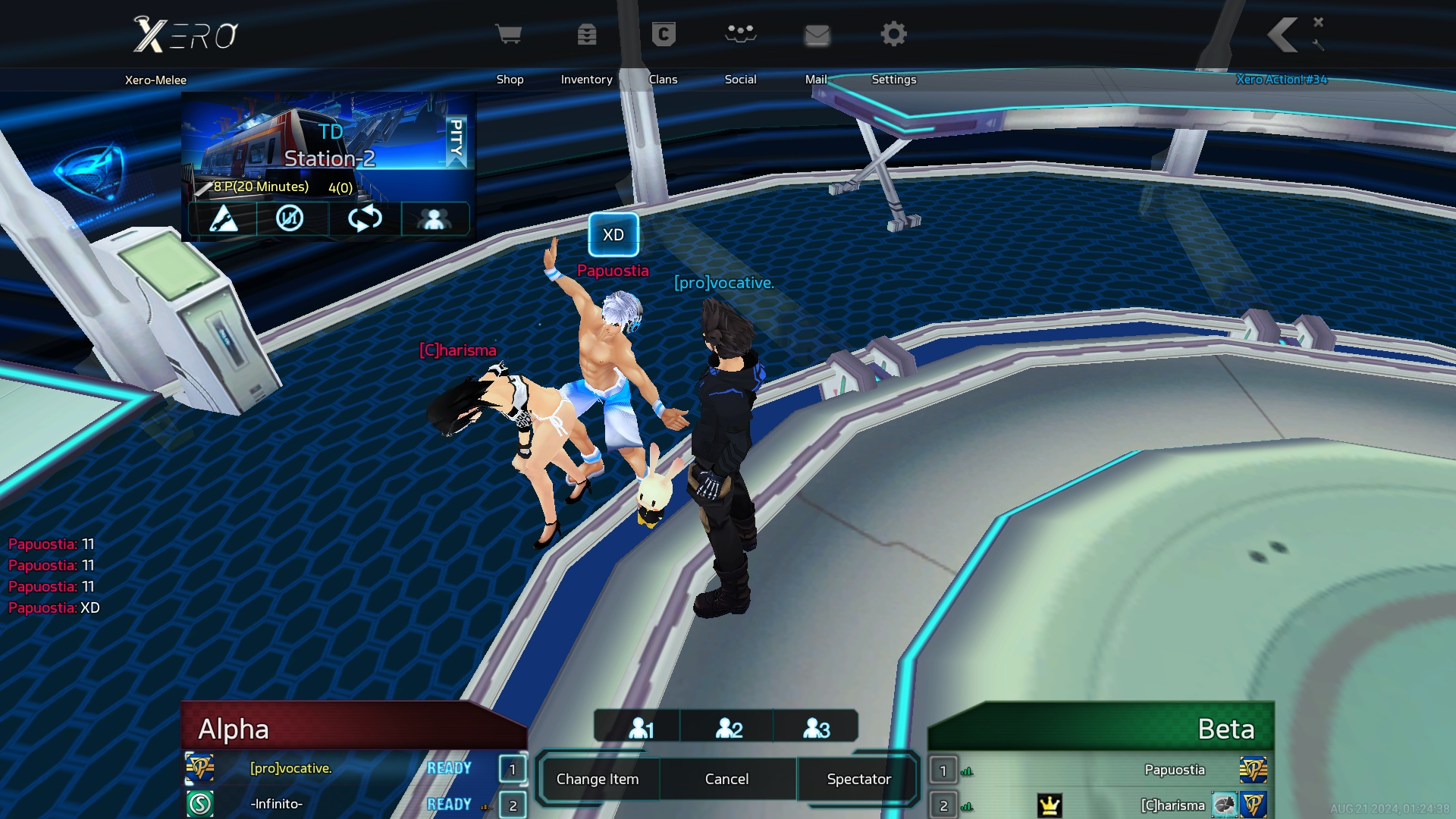
Task: Click the circular arrows swap icon
Action: tap(365, 219)
